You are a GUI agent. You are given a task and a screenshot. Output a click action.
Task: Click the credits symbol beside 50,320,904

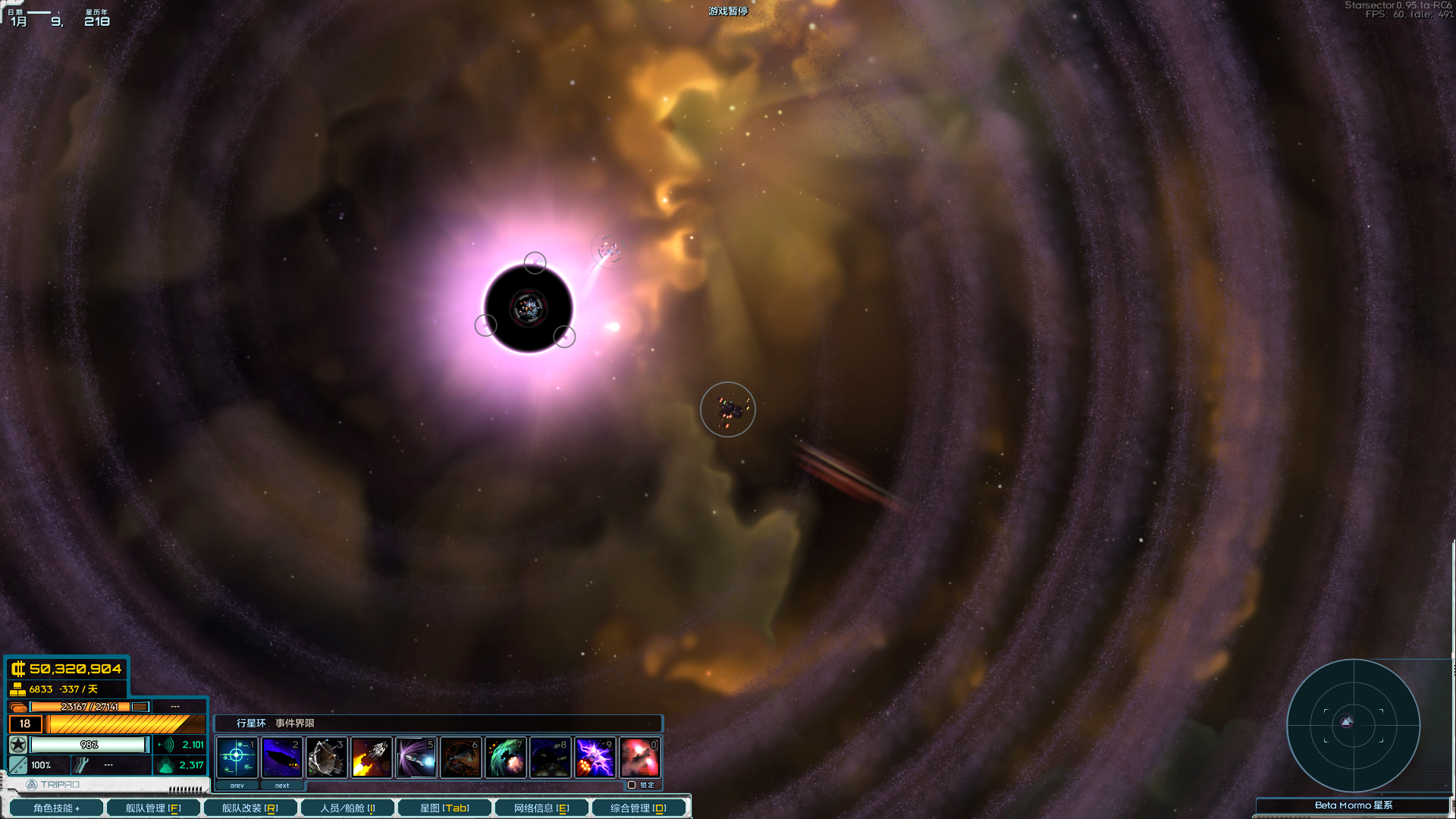tap(18, 669)
